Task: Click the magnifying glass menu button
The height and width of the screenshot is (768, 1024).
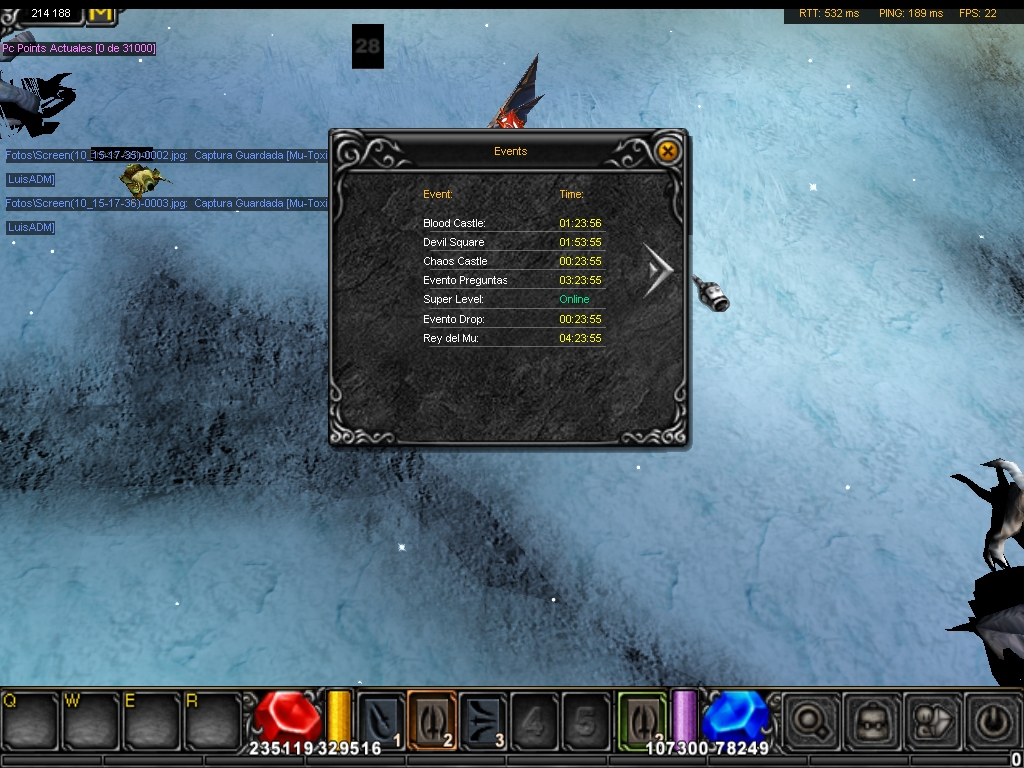Action: (x=811, y=720)
